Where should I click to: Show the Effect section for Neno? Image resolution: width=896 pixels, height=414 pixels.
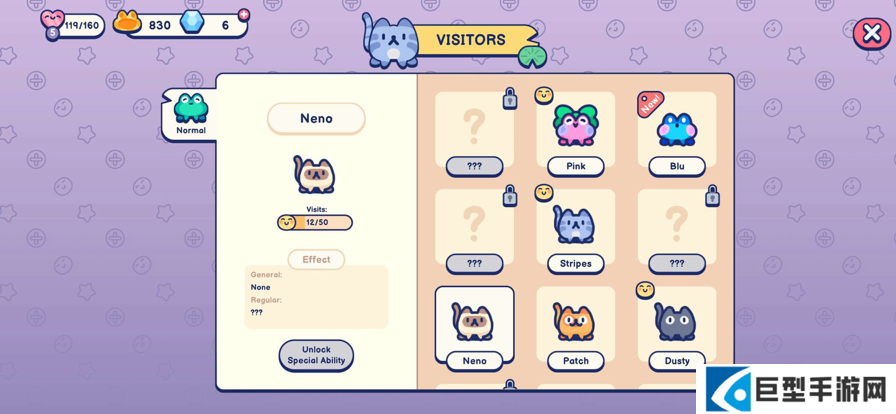[316, 260]
